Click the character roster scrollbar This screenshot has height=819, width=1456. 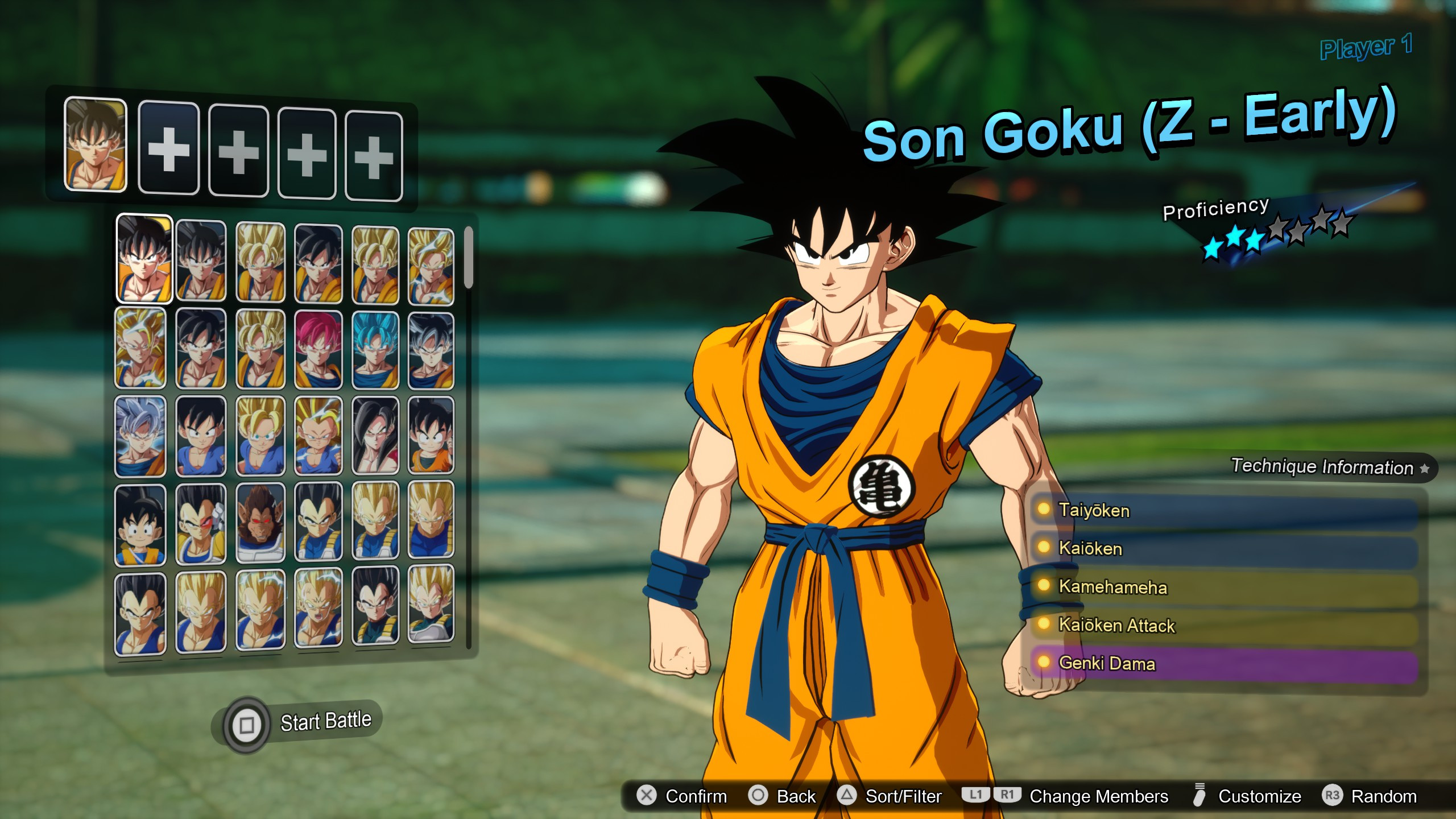(469, 258)
